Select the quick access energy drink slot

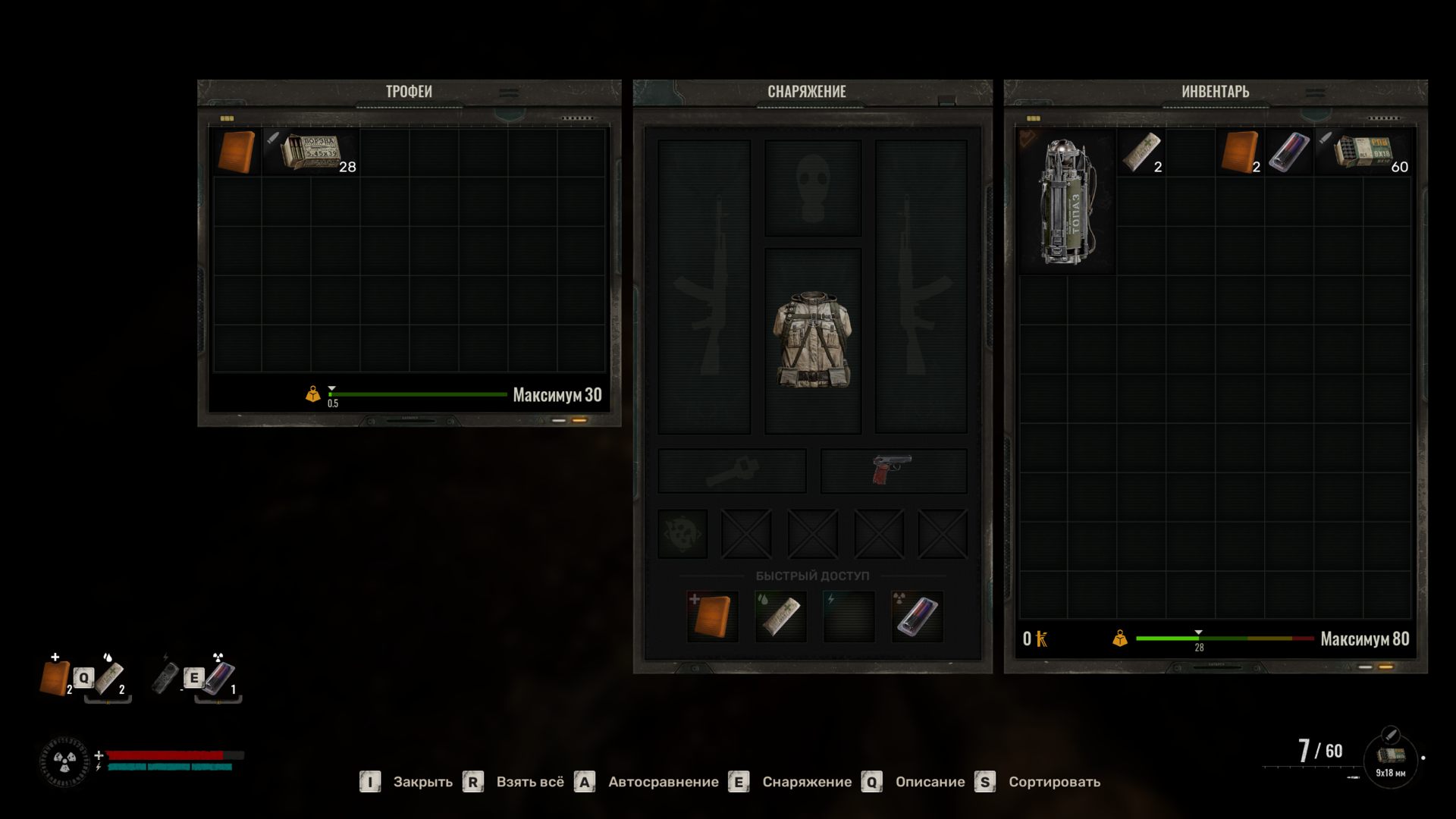(917, 616)
